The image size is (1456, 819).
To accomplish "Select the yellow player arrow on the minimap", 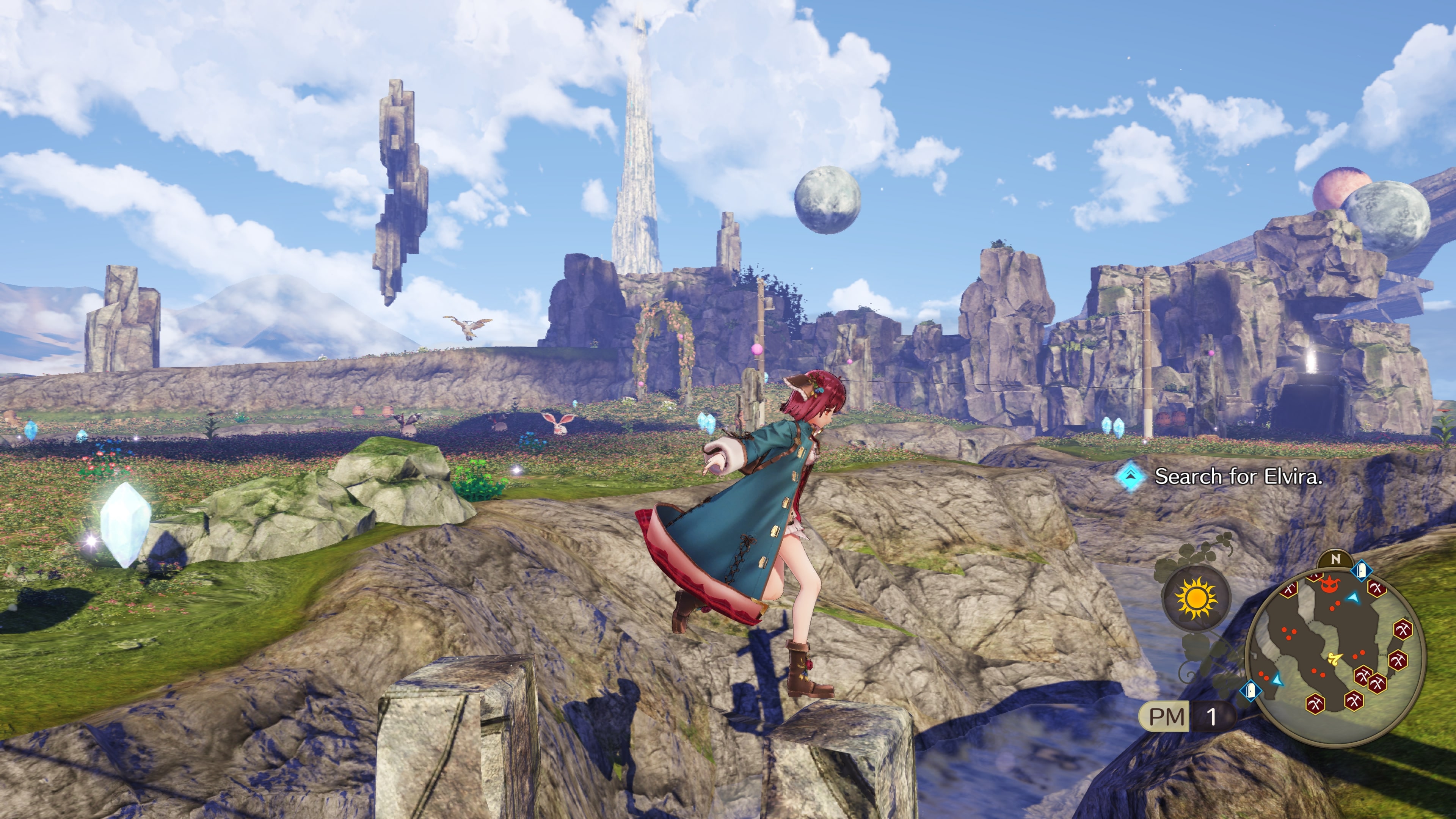I will coord(1335,658).
